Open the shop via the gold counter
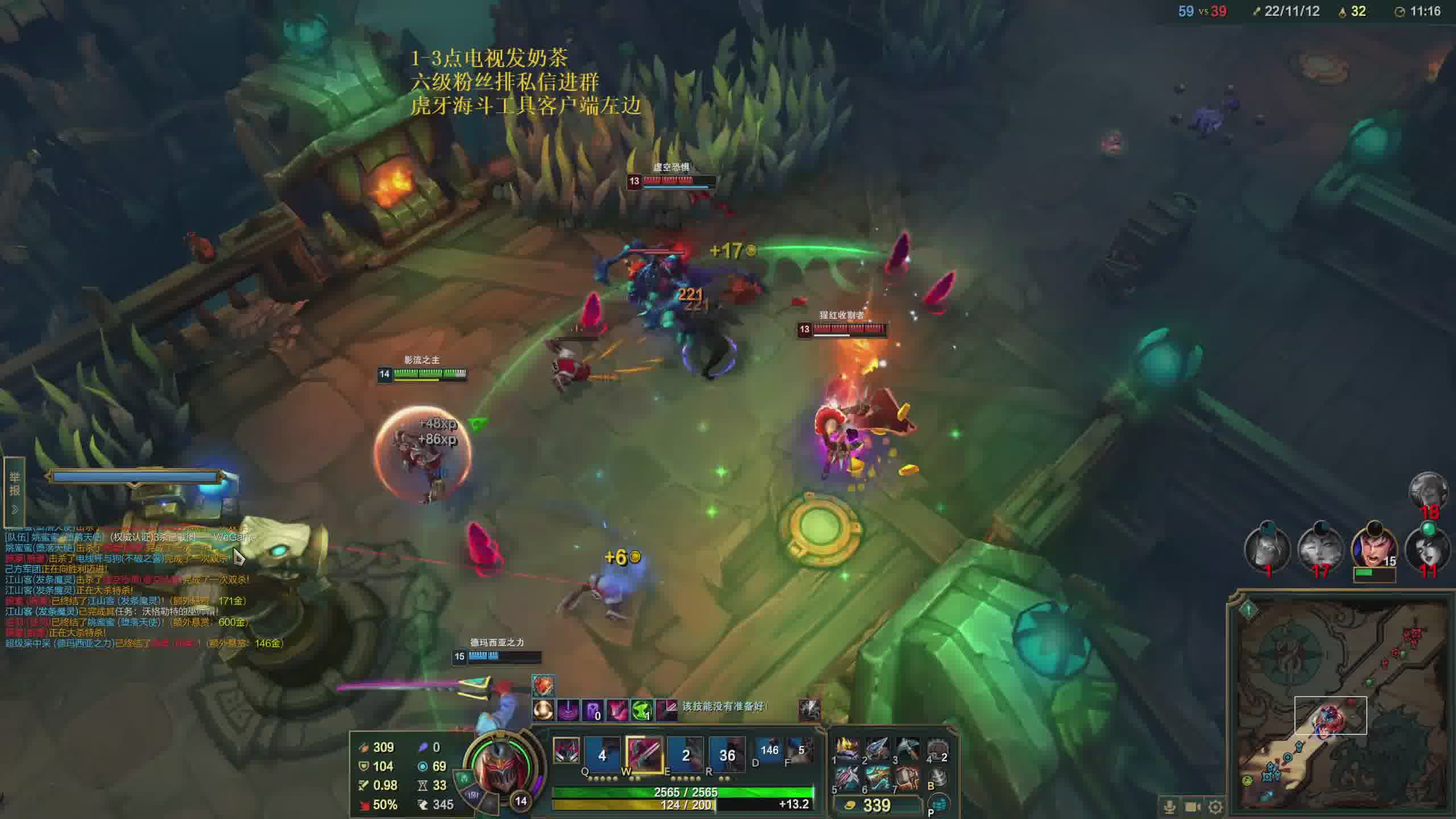 [x=876, y=805]
